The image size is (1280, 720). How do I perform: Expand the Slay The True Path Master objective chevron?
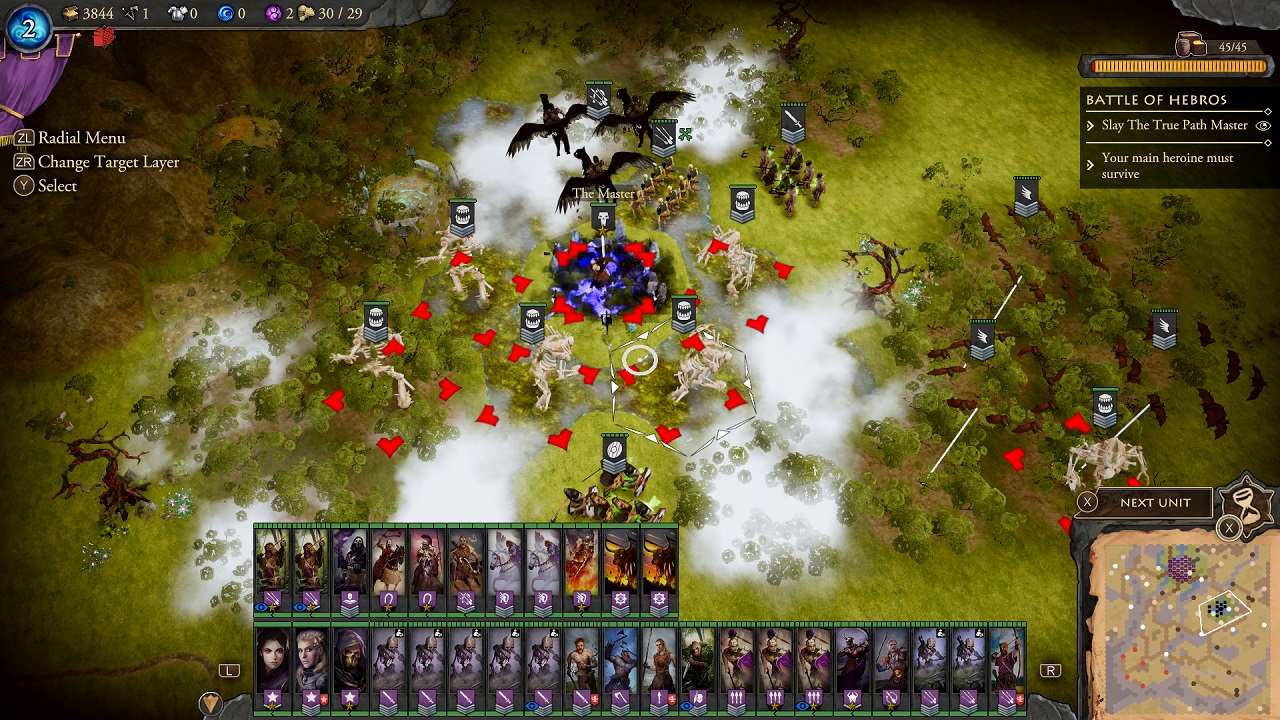pyautogui.click(x=1090, y=126)
